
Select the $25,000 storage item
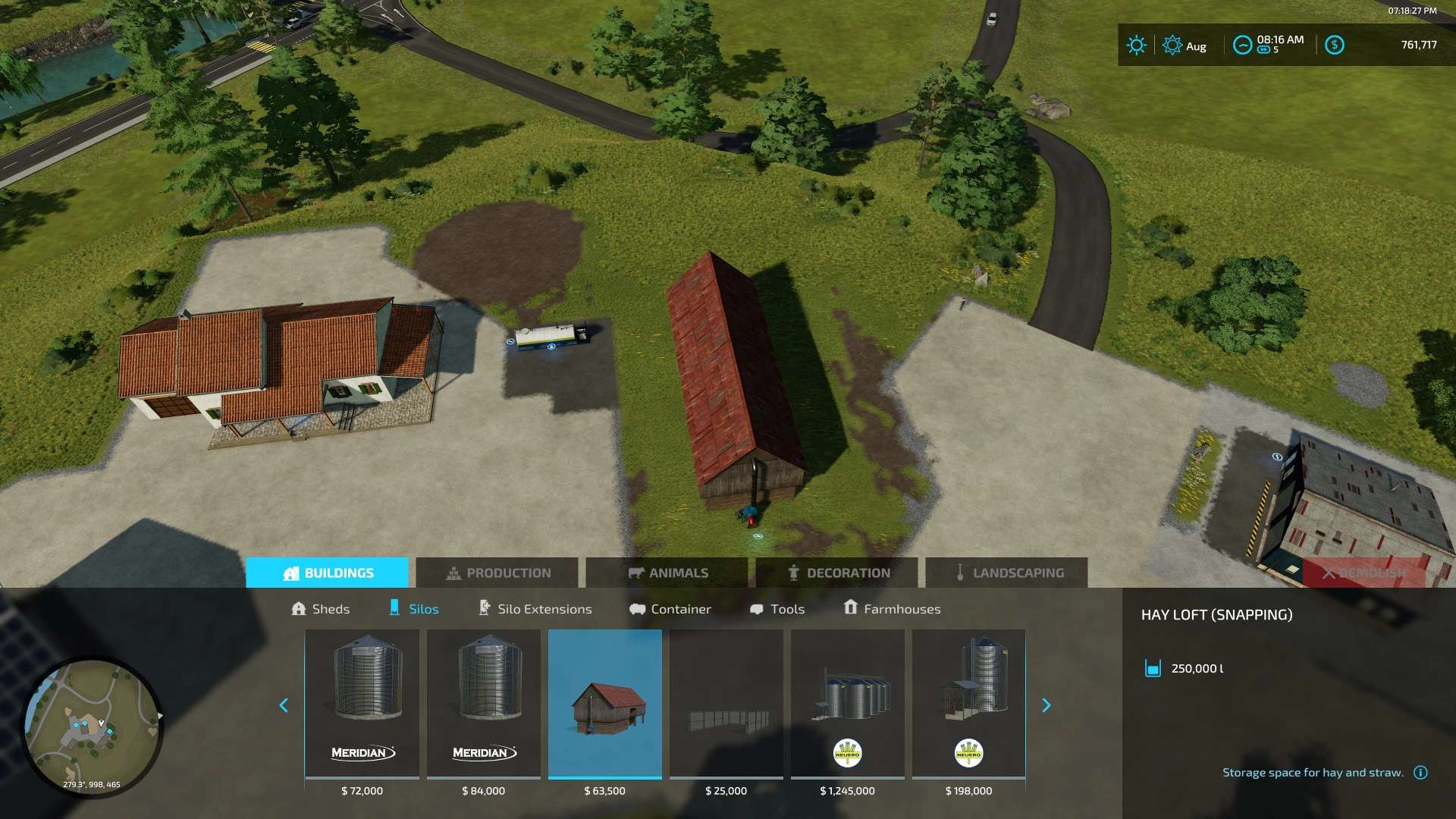(726, 704)
